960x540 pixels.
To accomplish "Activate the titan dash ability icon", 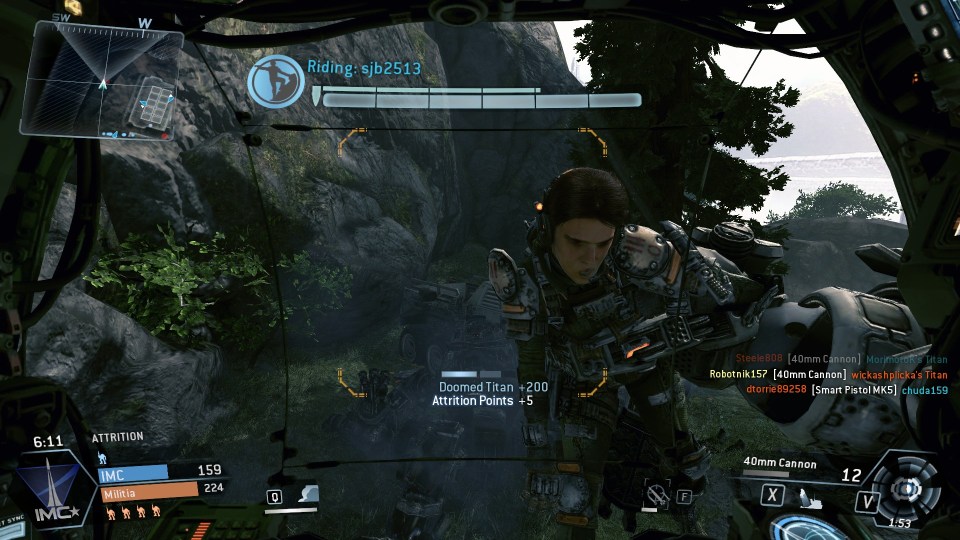I will click(309, 494).
